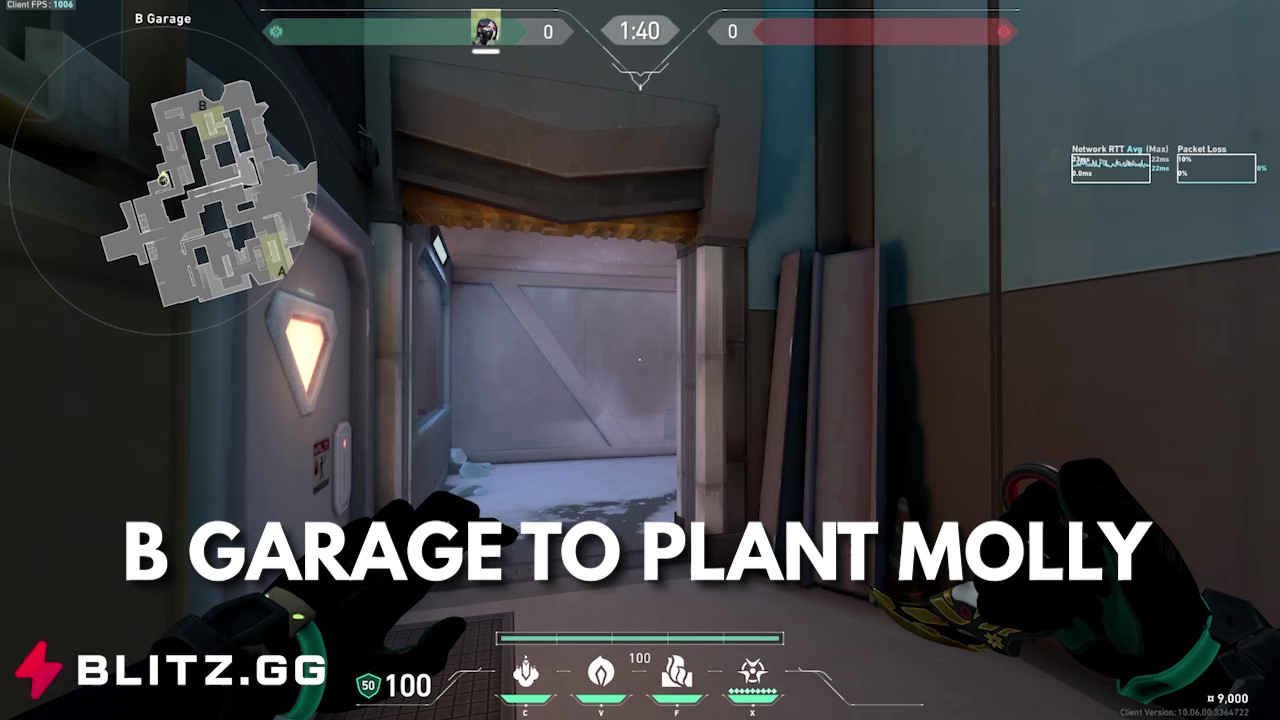Click Viper's agent portrait at the top

click(485, 28)
